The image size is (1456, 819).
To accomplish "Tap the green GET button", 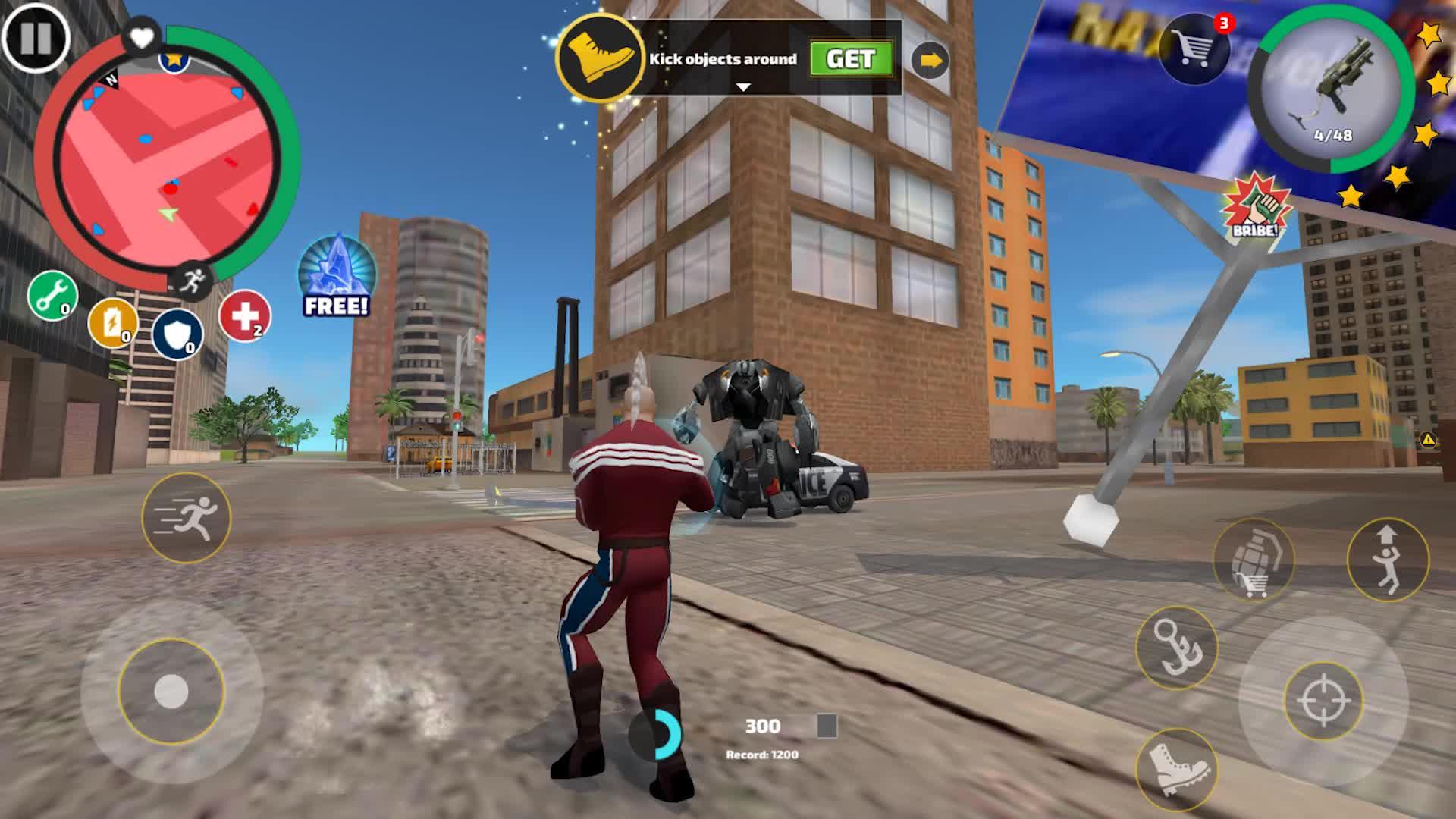I will 850,59.
